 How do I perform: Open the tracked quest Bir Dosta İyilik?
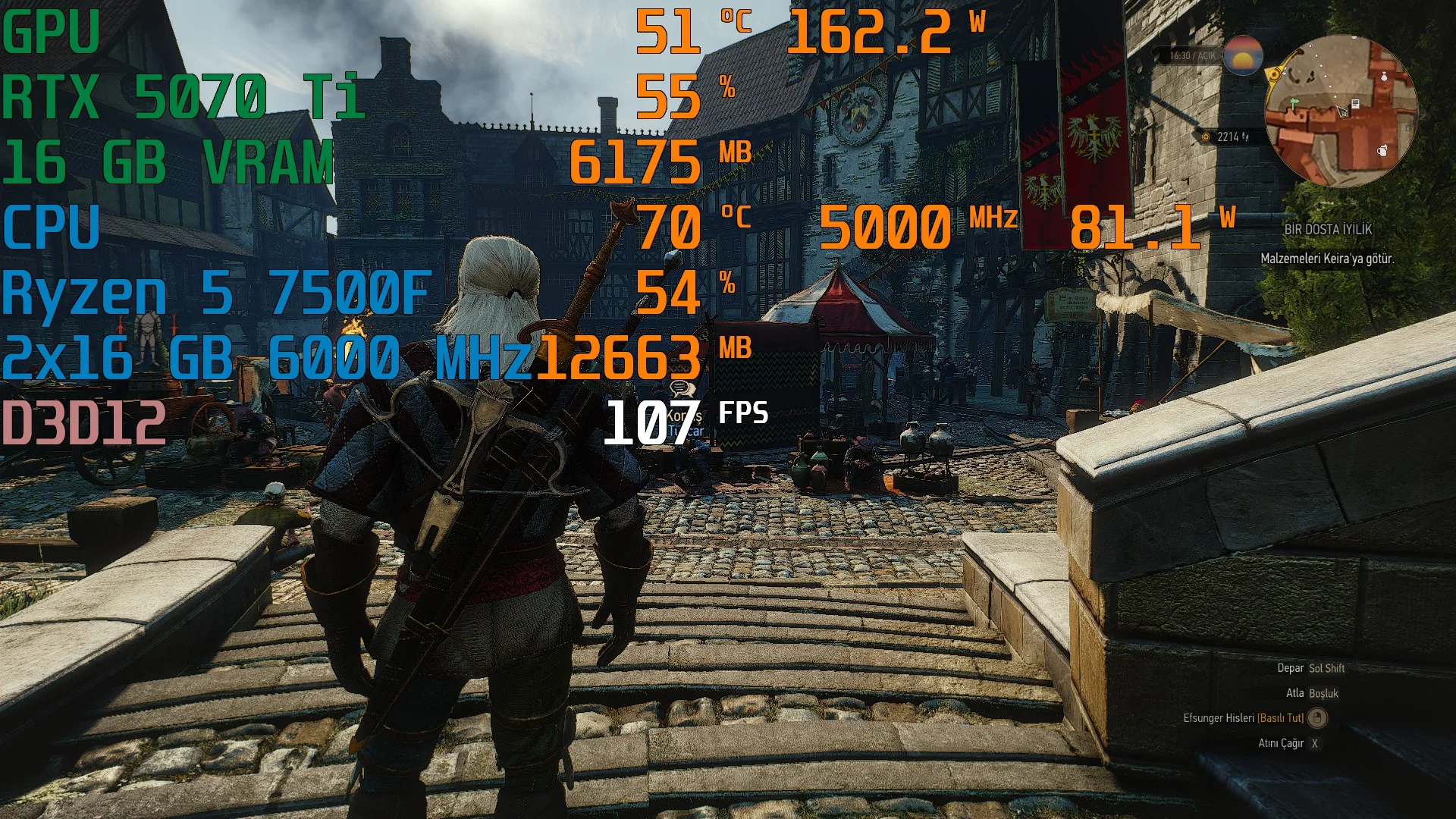pyautogui.click(x=1328, y=229)
